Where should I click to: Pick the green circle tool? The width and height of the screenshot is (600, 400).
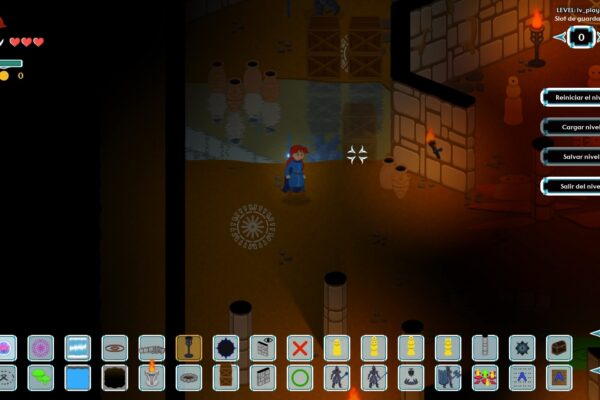[299, 377]
